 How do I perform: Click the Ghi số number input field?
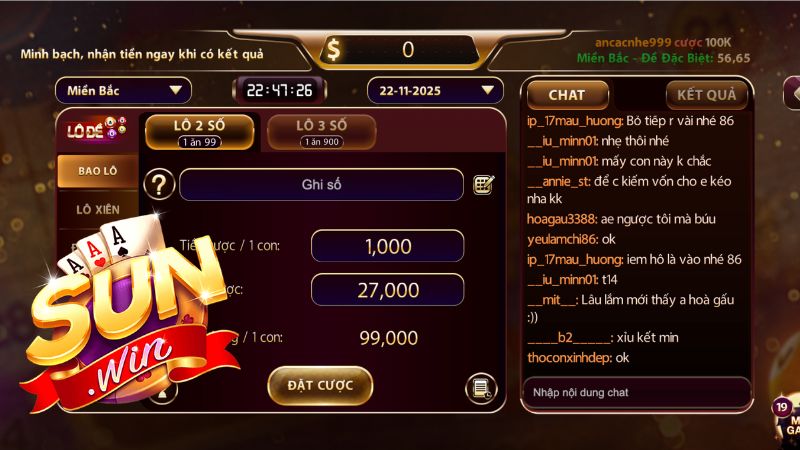tap(322, 185)
